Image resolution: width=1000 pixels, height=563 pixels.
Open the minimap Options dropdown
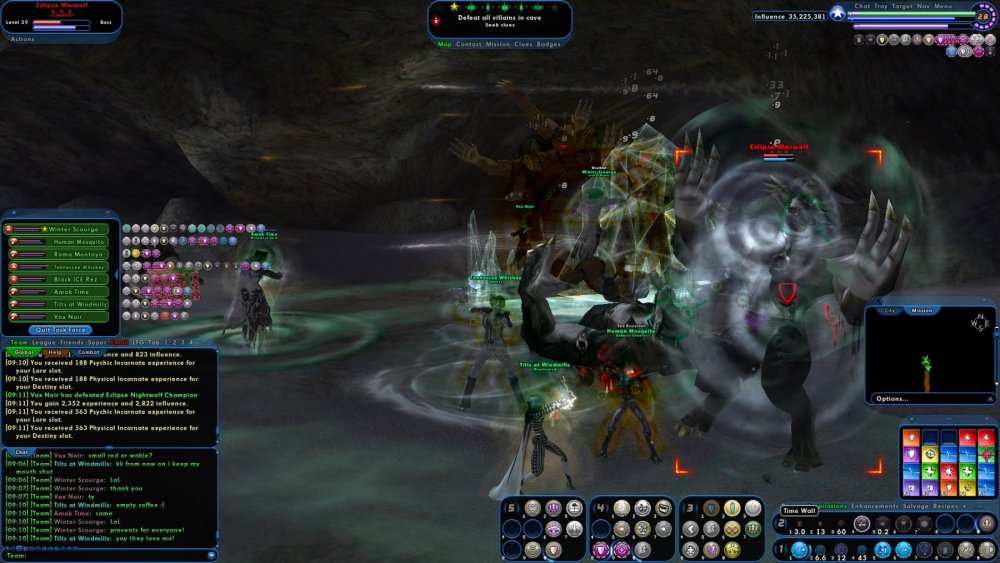(892, 398)
